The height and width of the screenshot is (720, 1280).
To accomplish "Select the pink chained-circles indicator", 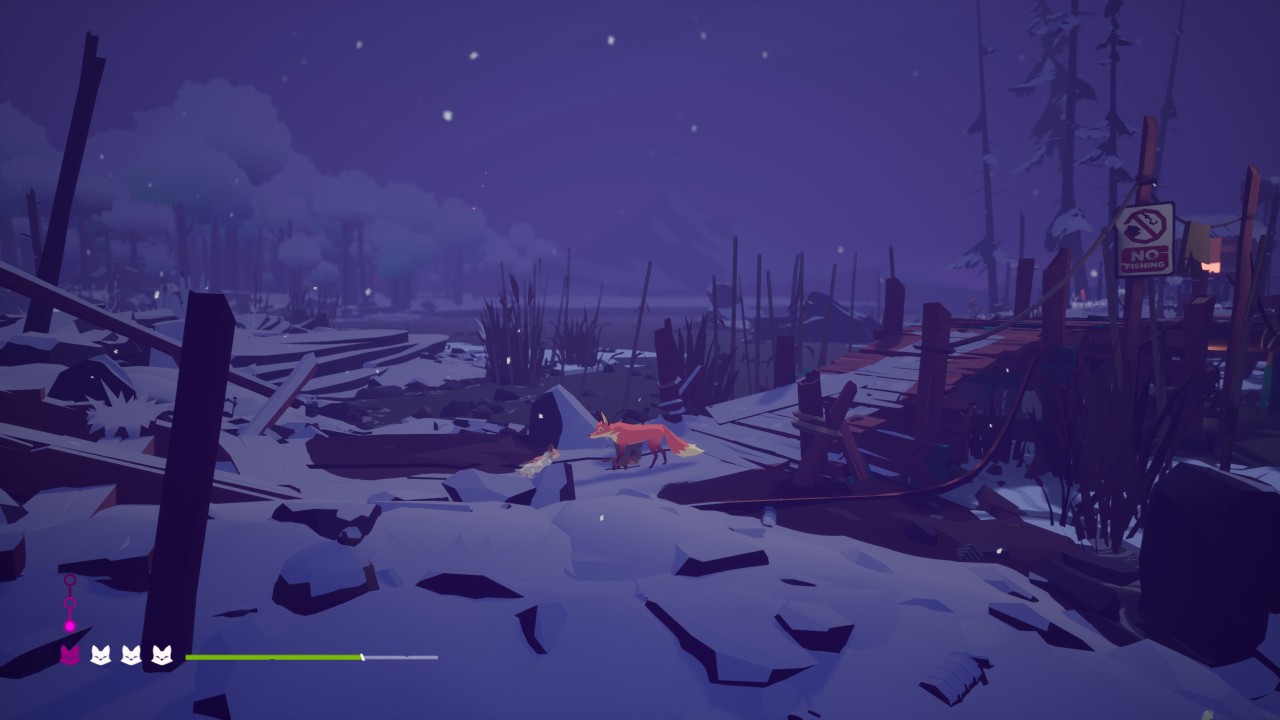I will [70, 603].
